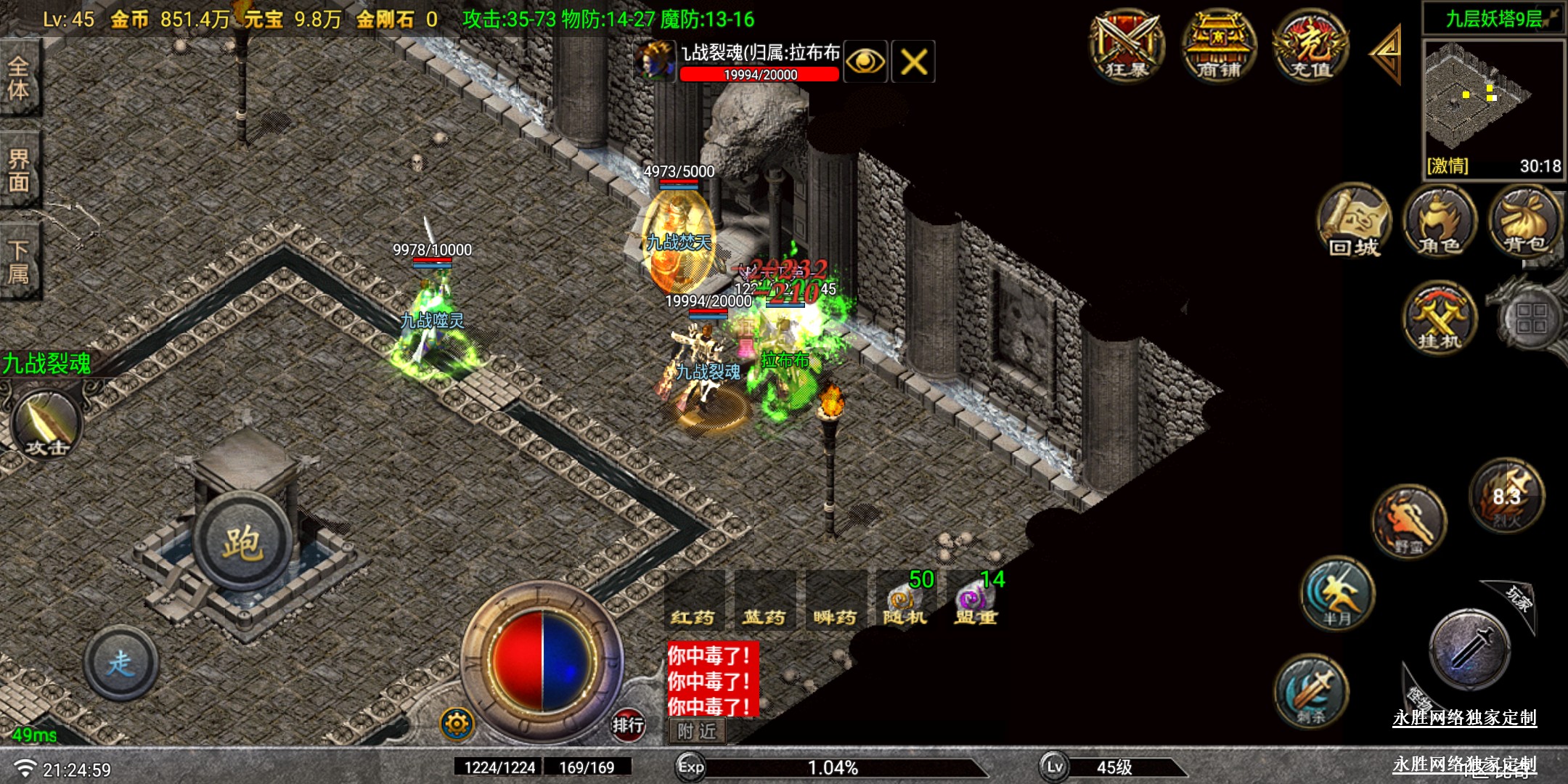
Task: Toggle 挂机 auto-battle
Action: (x=1440, y=318)
